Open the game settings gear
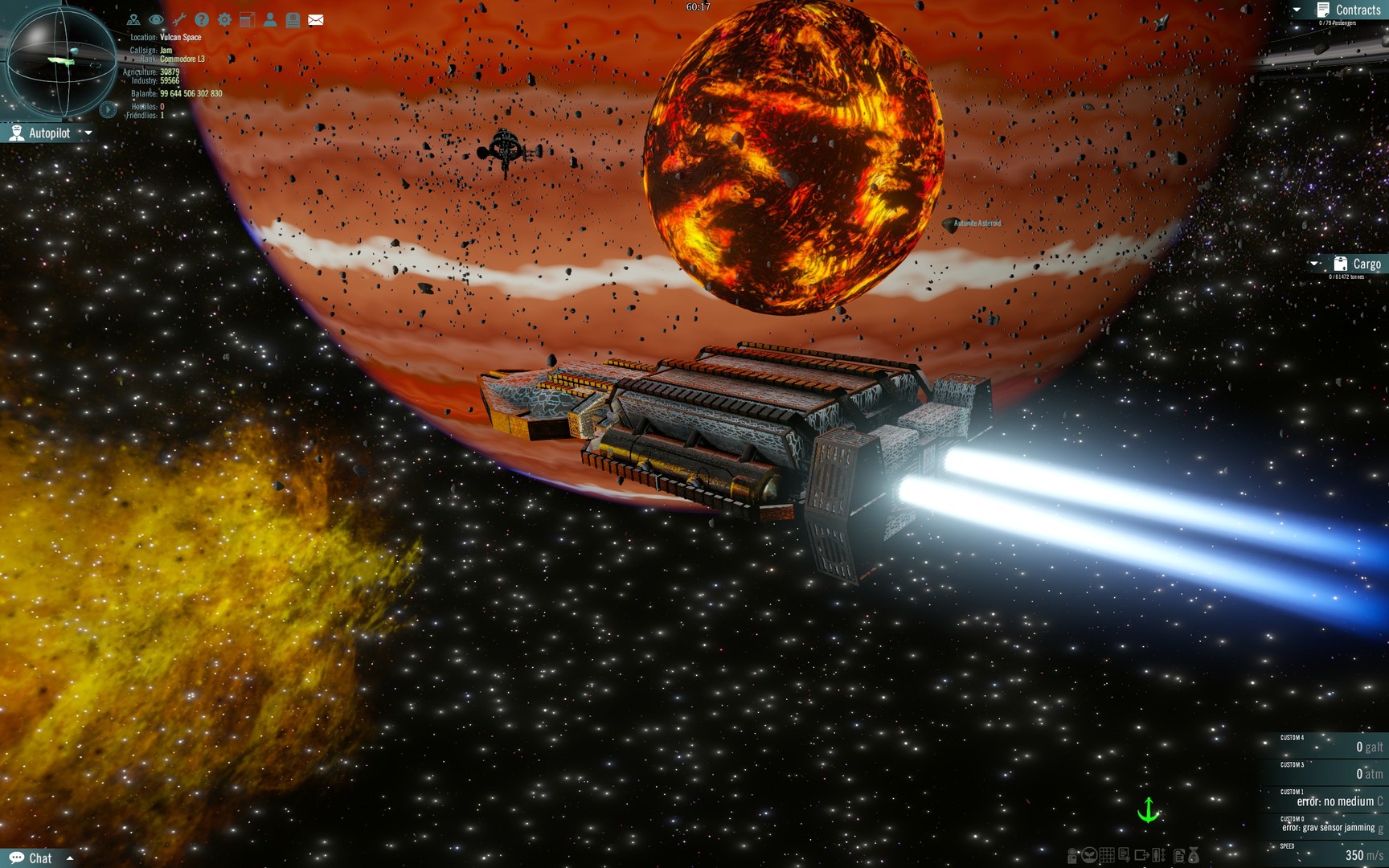The image size is (1389, 868). [x=224, y=20]
